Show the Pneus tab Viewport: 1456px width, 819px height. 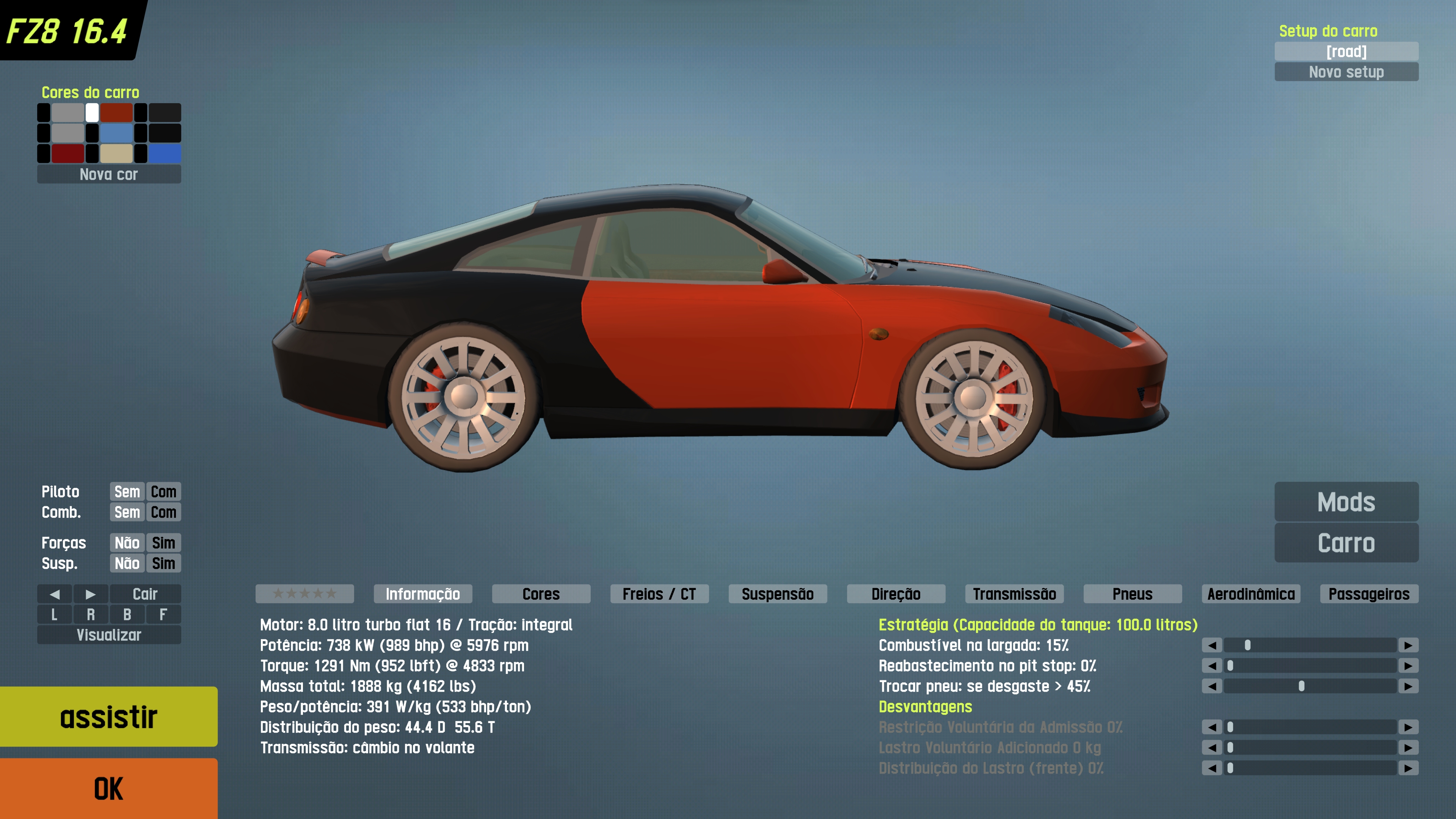coord(1132,594)
